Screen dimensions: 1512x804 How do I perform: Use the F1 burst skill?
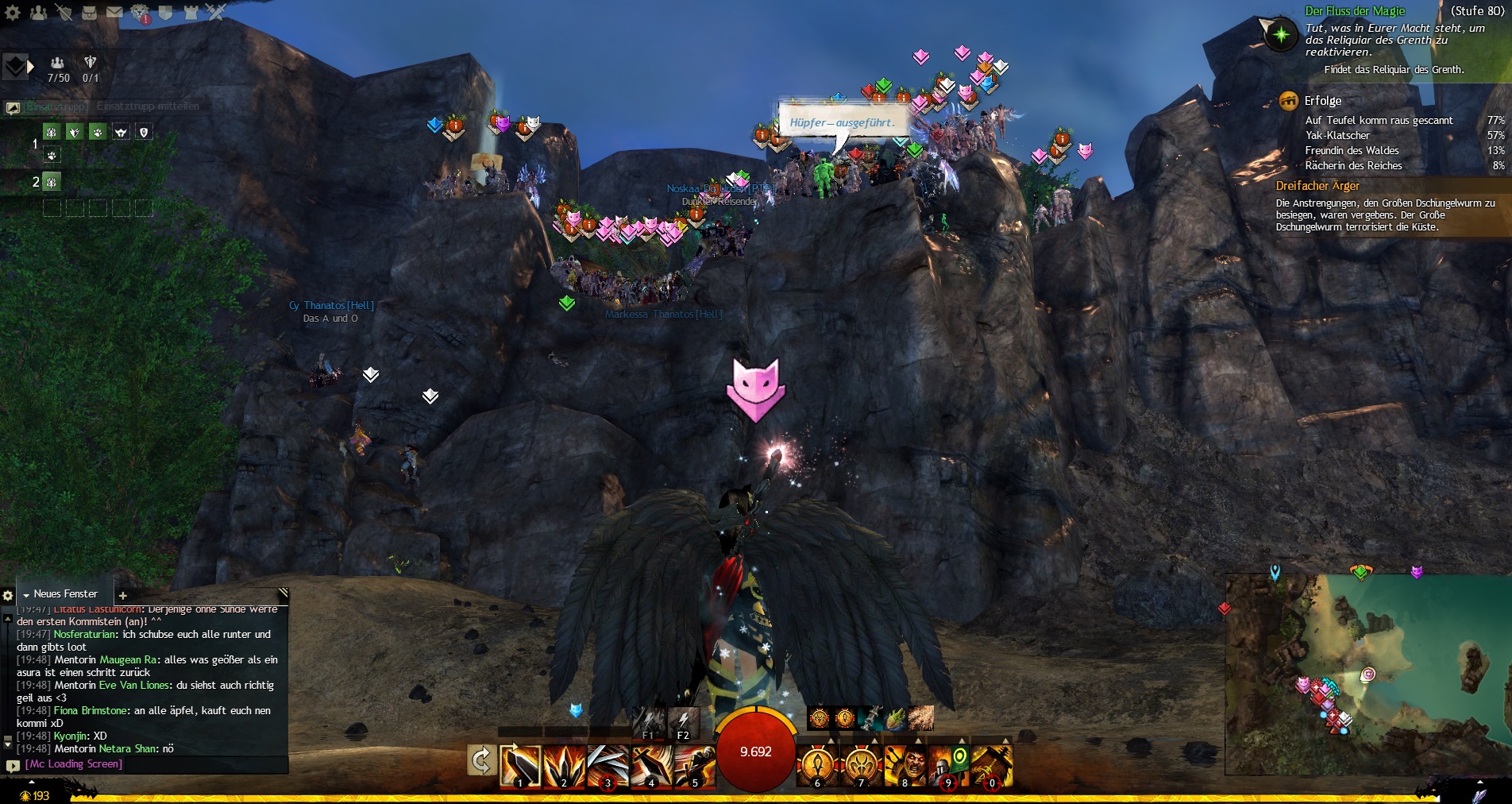649,722
